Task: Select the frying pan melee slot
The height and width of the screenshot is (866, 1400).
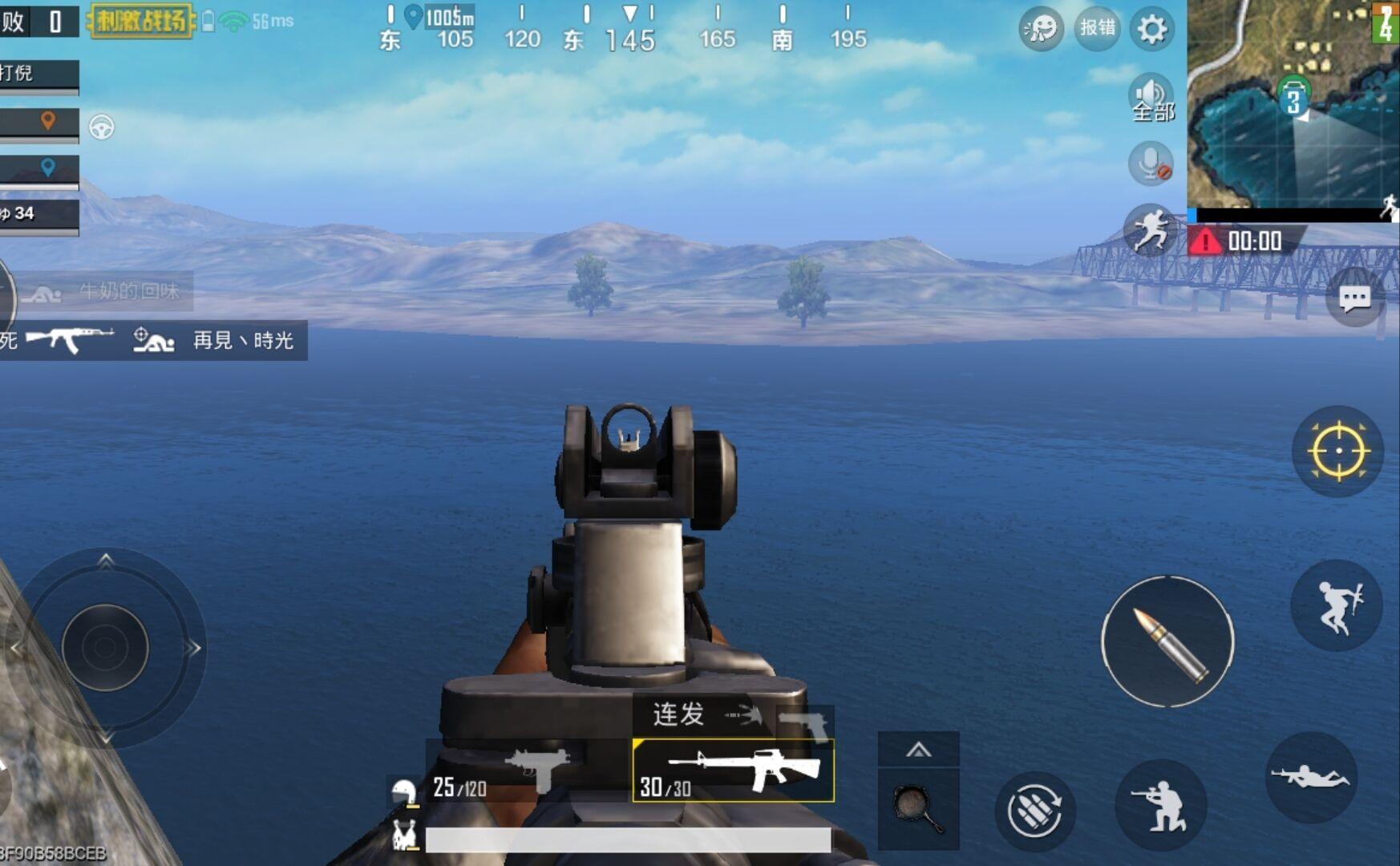Action: 918,808
